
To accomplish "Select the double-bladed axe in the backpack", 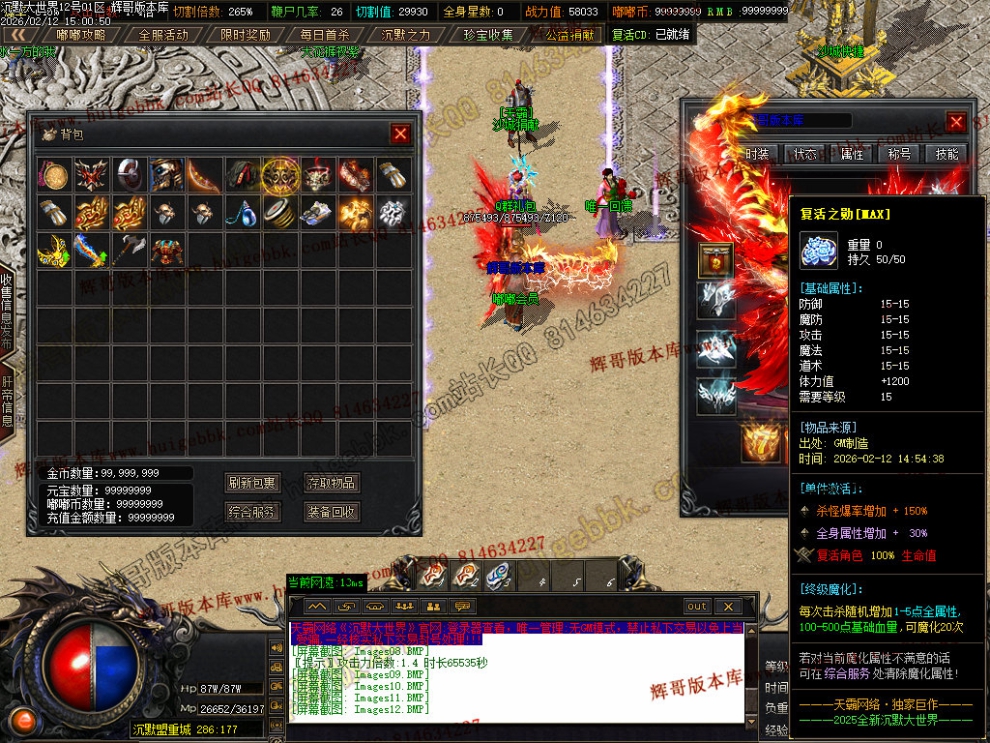I will coord(130,249).
